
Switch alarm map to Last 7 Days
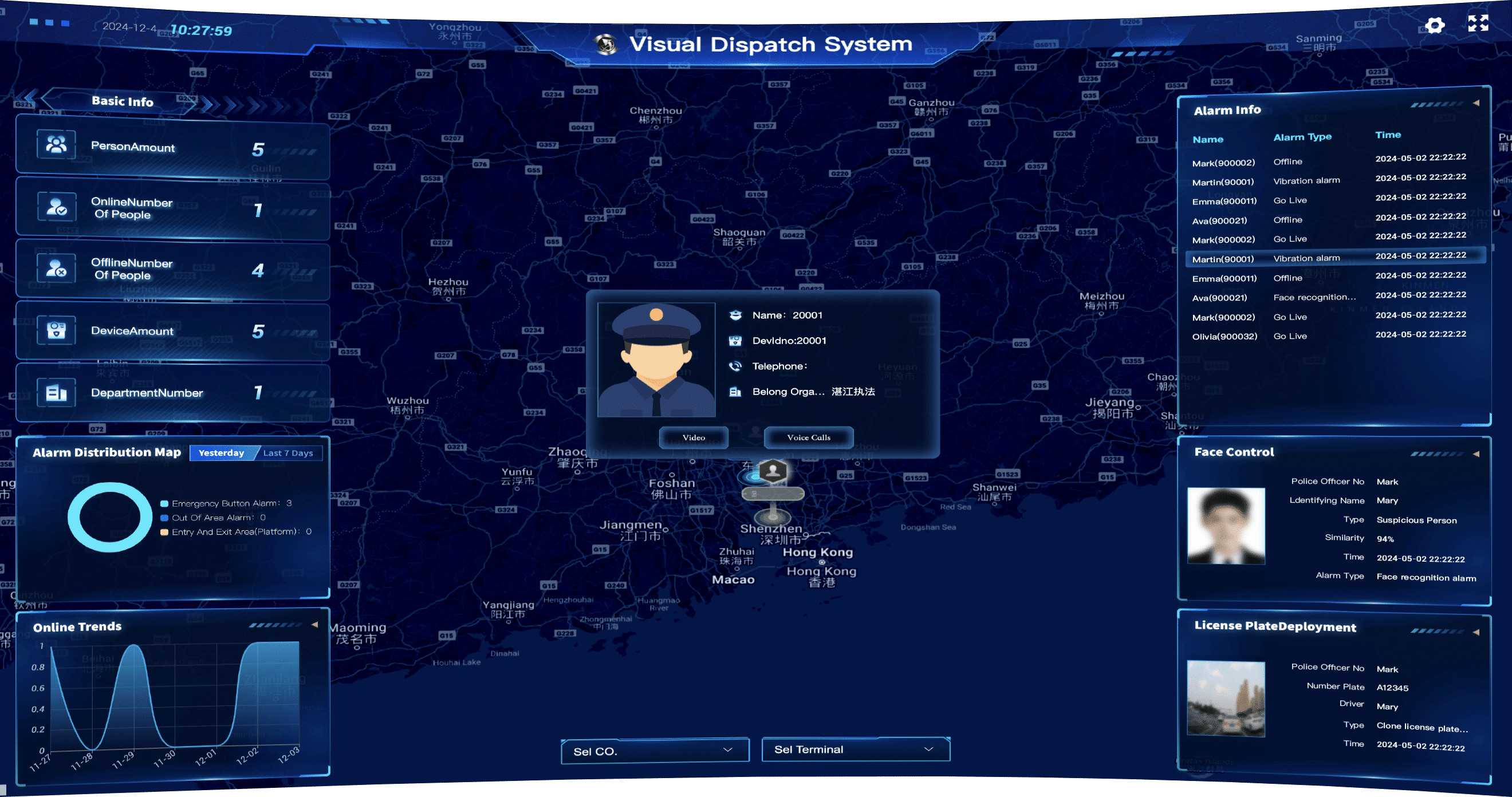click(289, 452)
